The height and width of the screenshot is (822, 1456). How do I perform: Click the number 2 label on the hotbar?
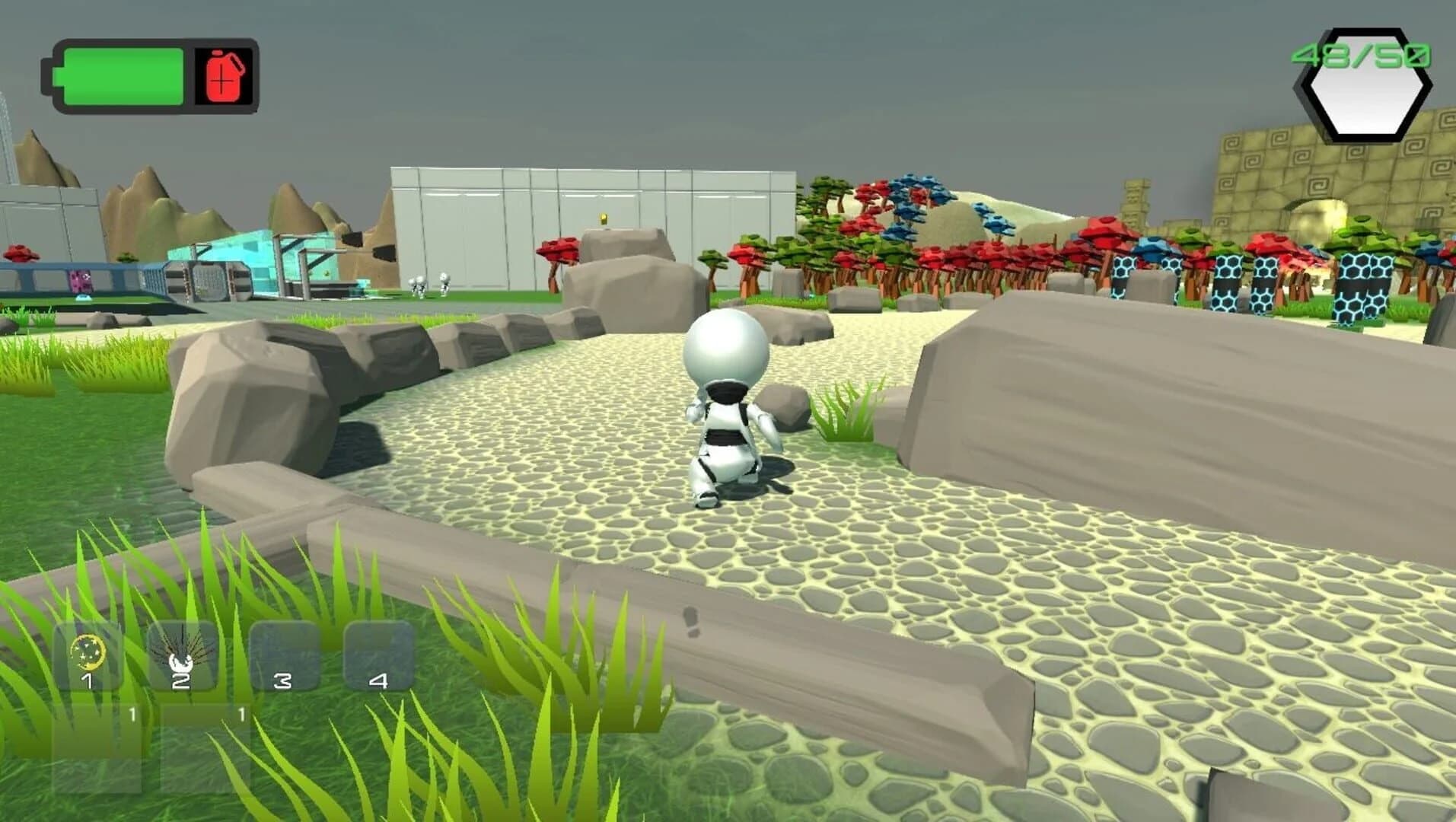pyautogui.click(x=183, y=682)
